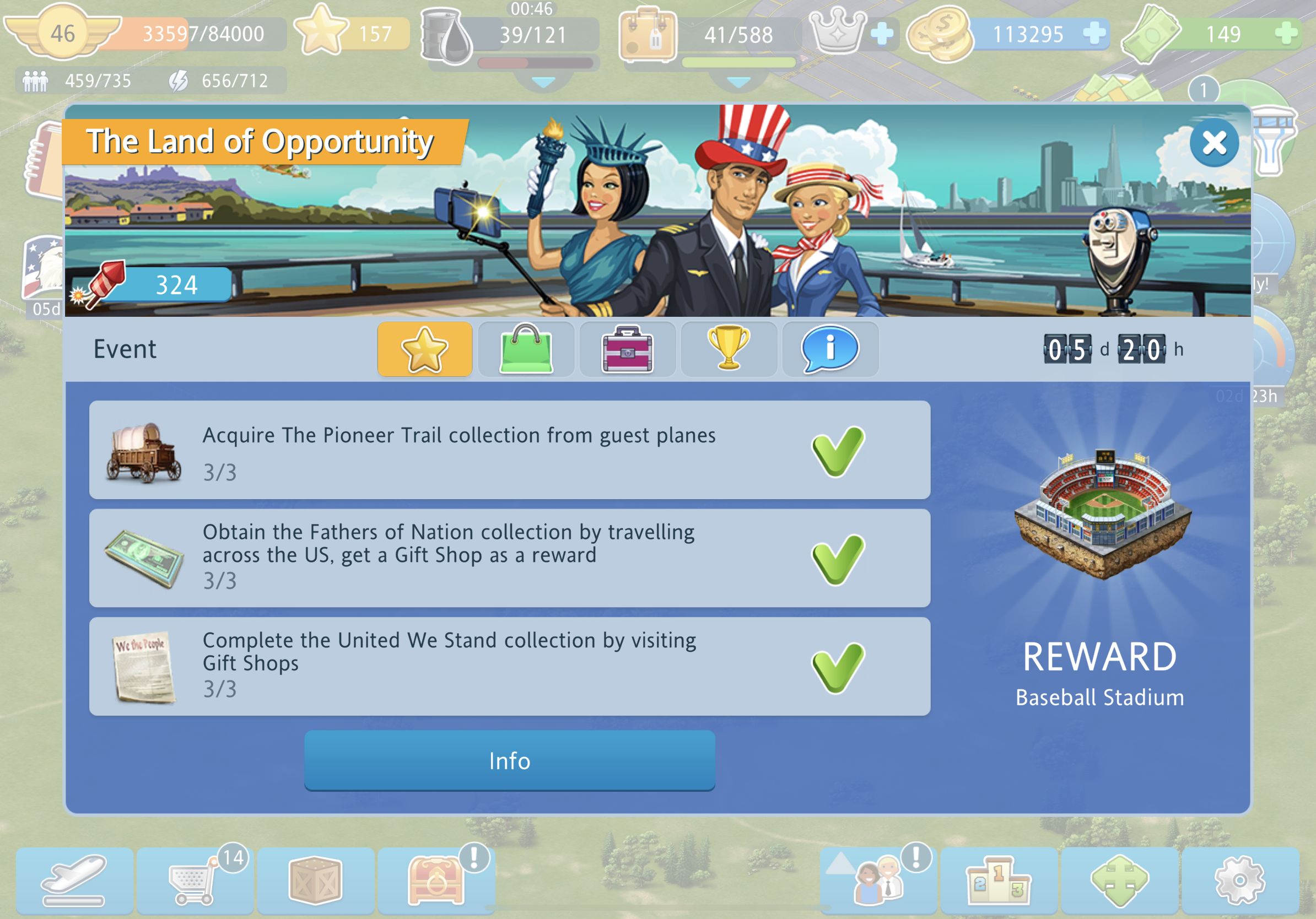Open the blue Info button
Screen dimensions: 1316x919
coord(509,760)
